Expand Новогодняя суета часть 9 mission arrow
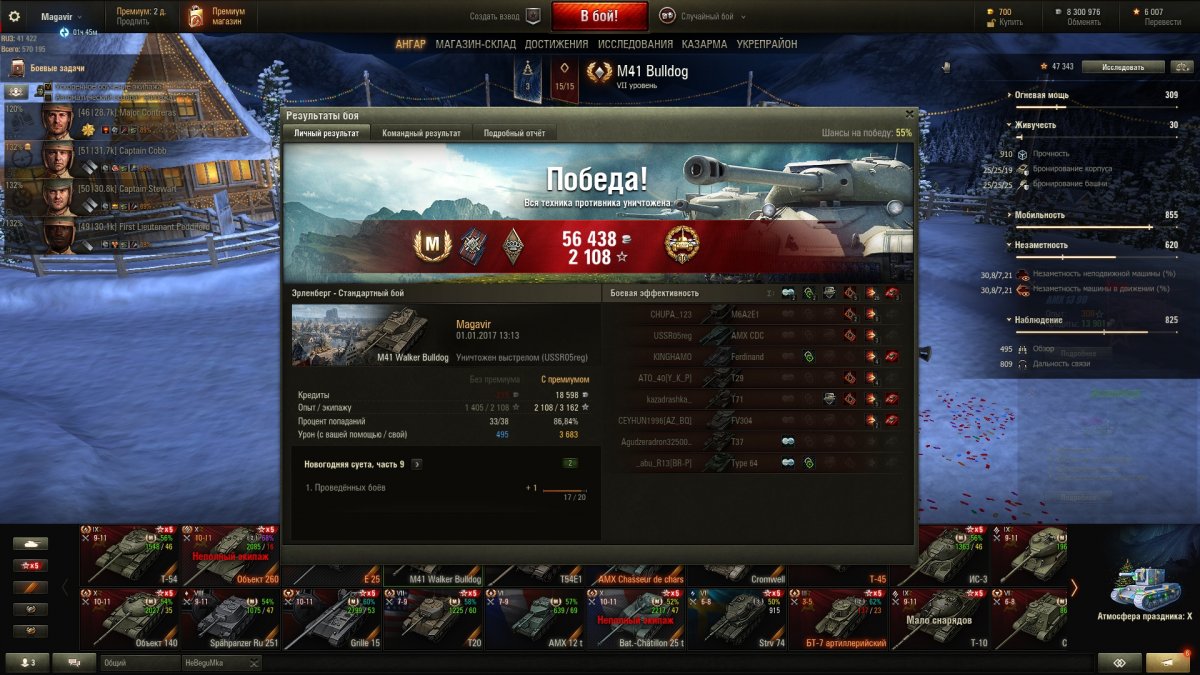The image size is (1200, 675). 416,464
